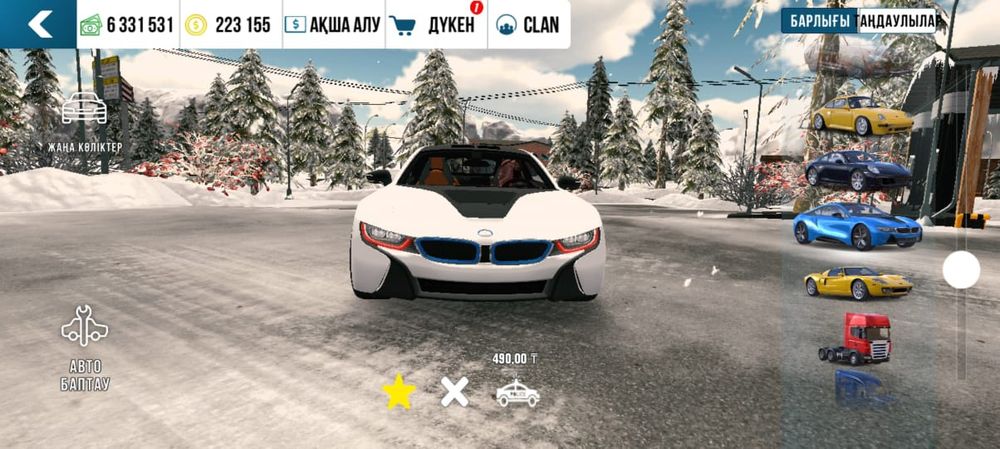The width and height of the screenshot is (1000, 449).
Task: Select the yellow Porsche thumbnail
Action: pos(861,116)
